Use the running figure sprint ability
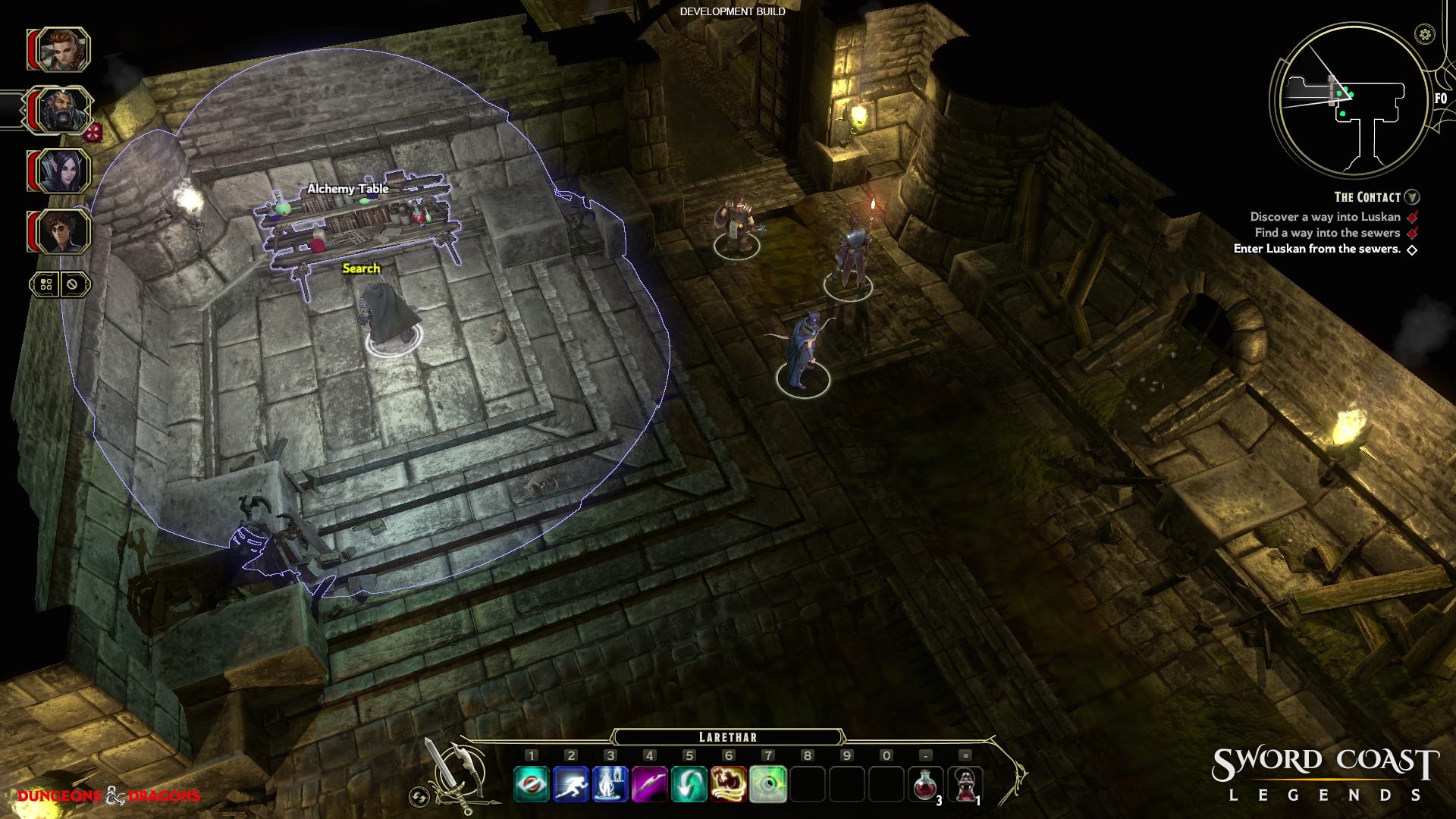The width and height of the screenshot is (1456, 819). tap(571, 784)
